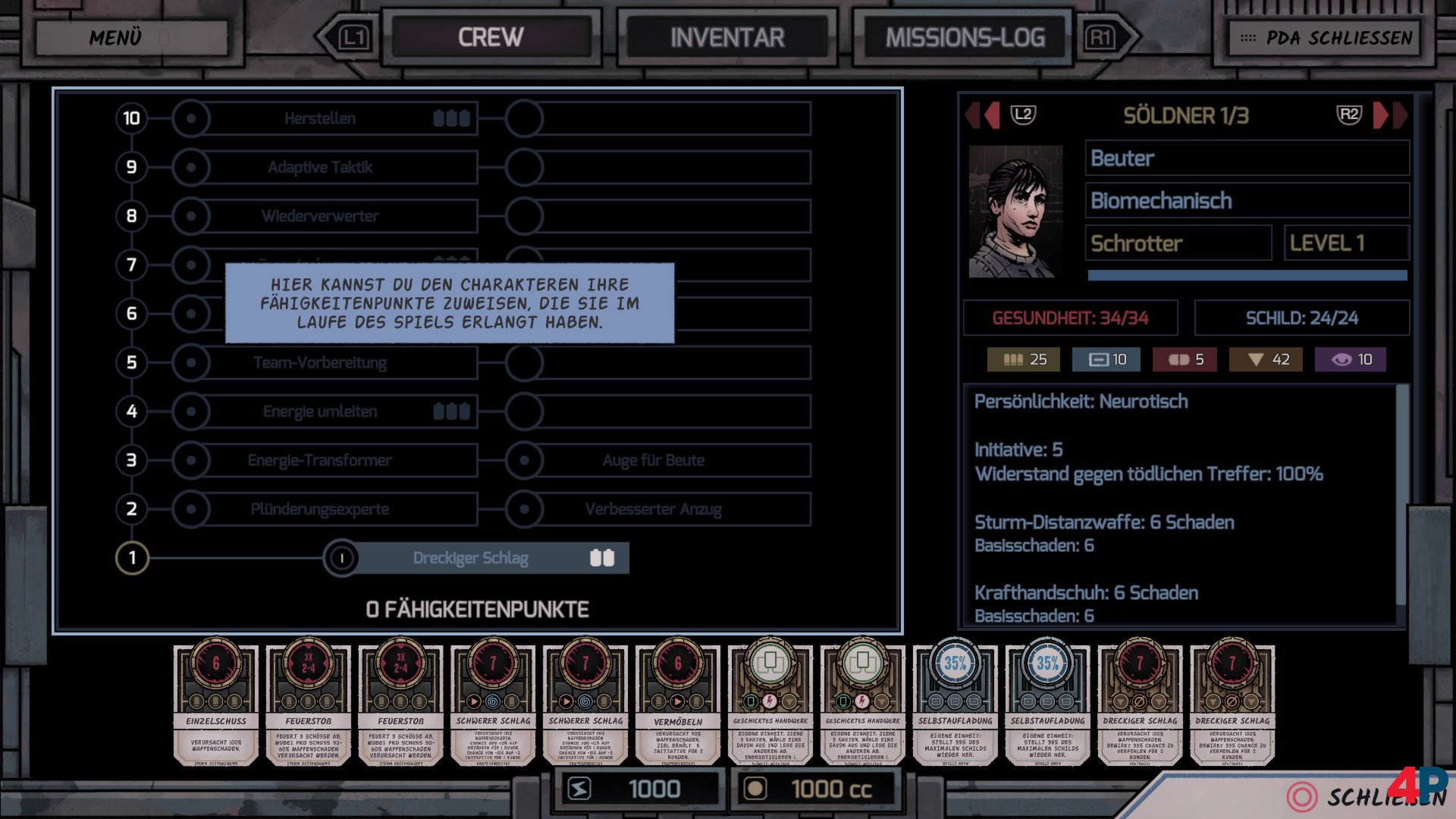Screen dimensions: 1456x819
Task: Select the Wiederverwerter skill node
Action: pyautogui.click(x=320, y=216)
